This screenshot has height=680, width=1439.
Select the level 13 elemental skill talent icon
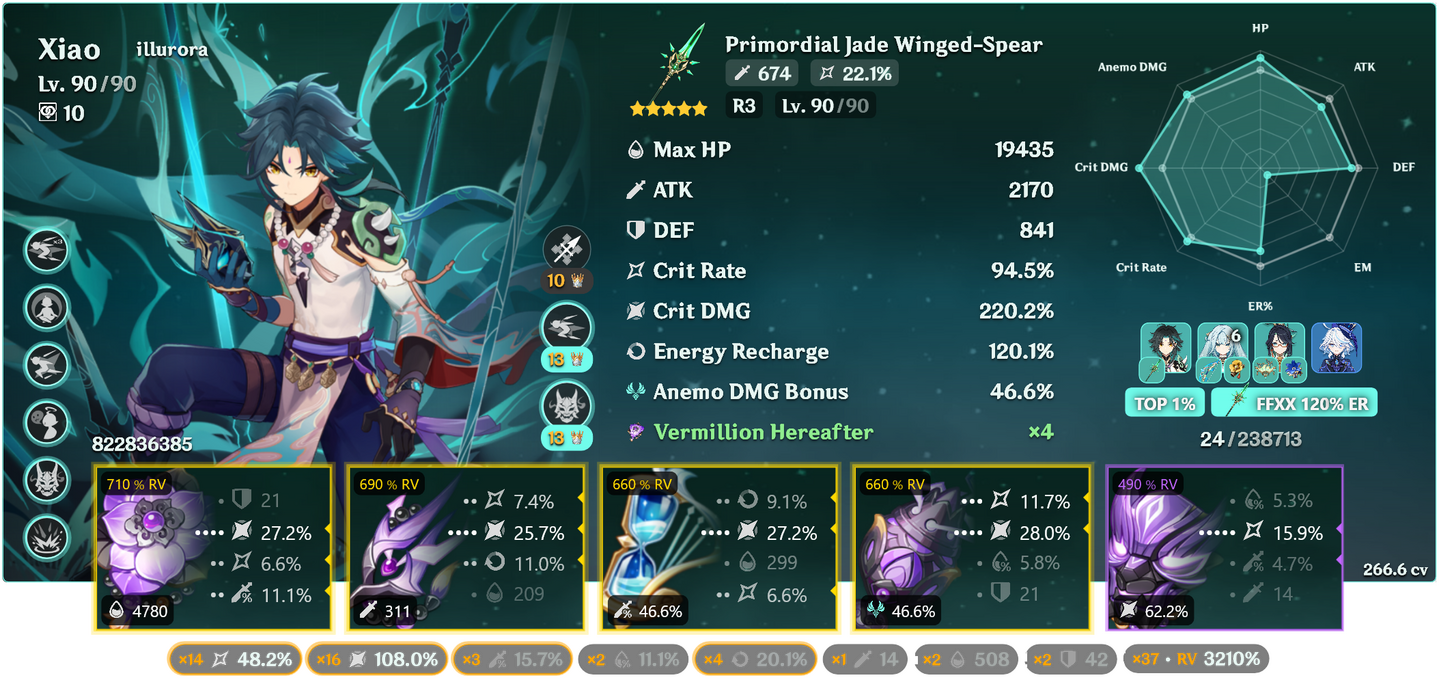point(567,328)
